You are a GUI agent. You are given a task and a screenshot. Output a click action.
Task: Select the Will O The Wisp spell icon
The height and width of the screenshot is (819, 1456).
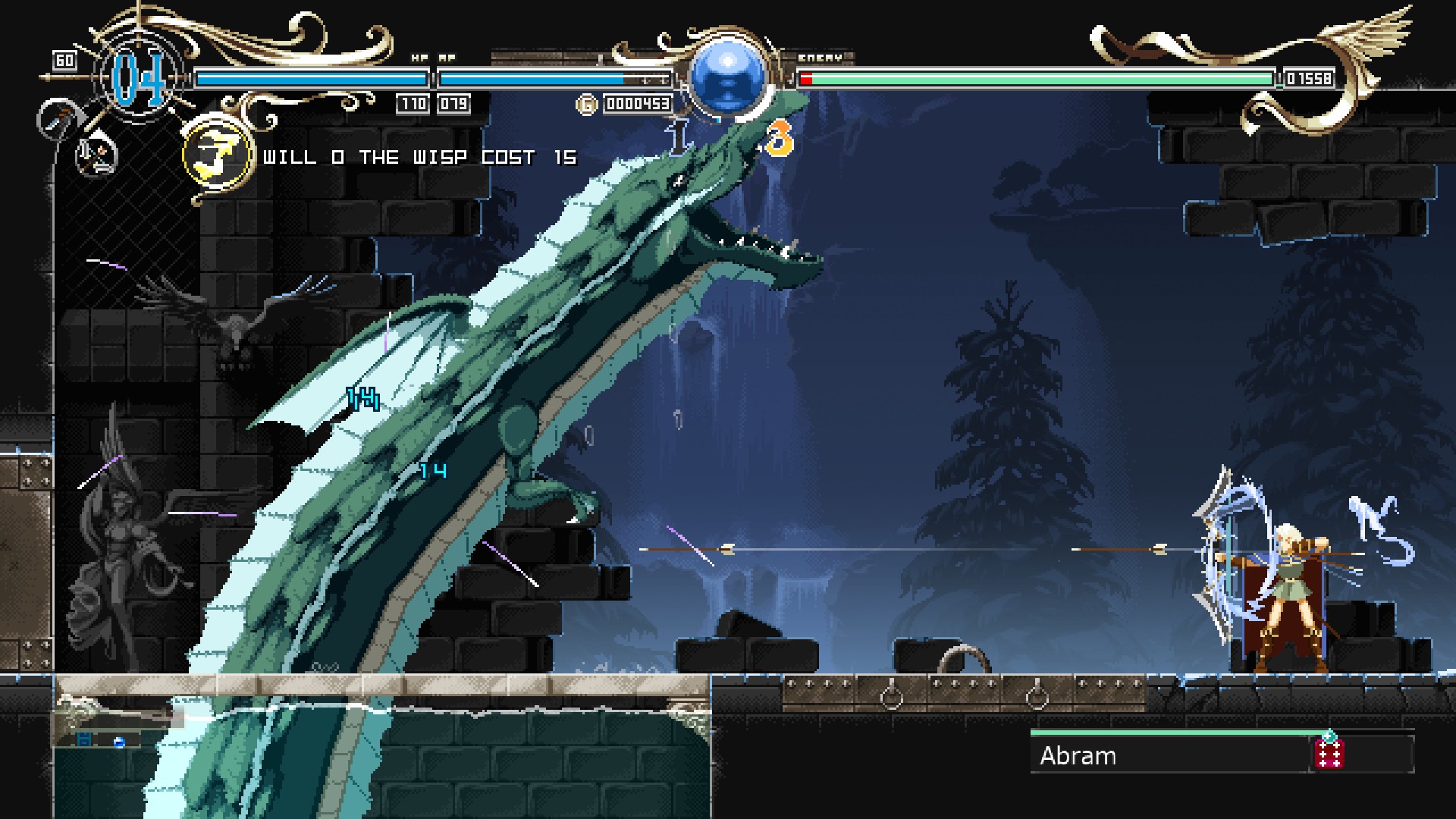pyautogui.click(x=217, y=156)
